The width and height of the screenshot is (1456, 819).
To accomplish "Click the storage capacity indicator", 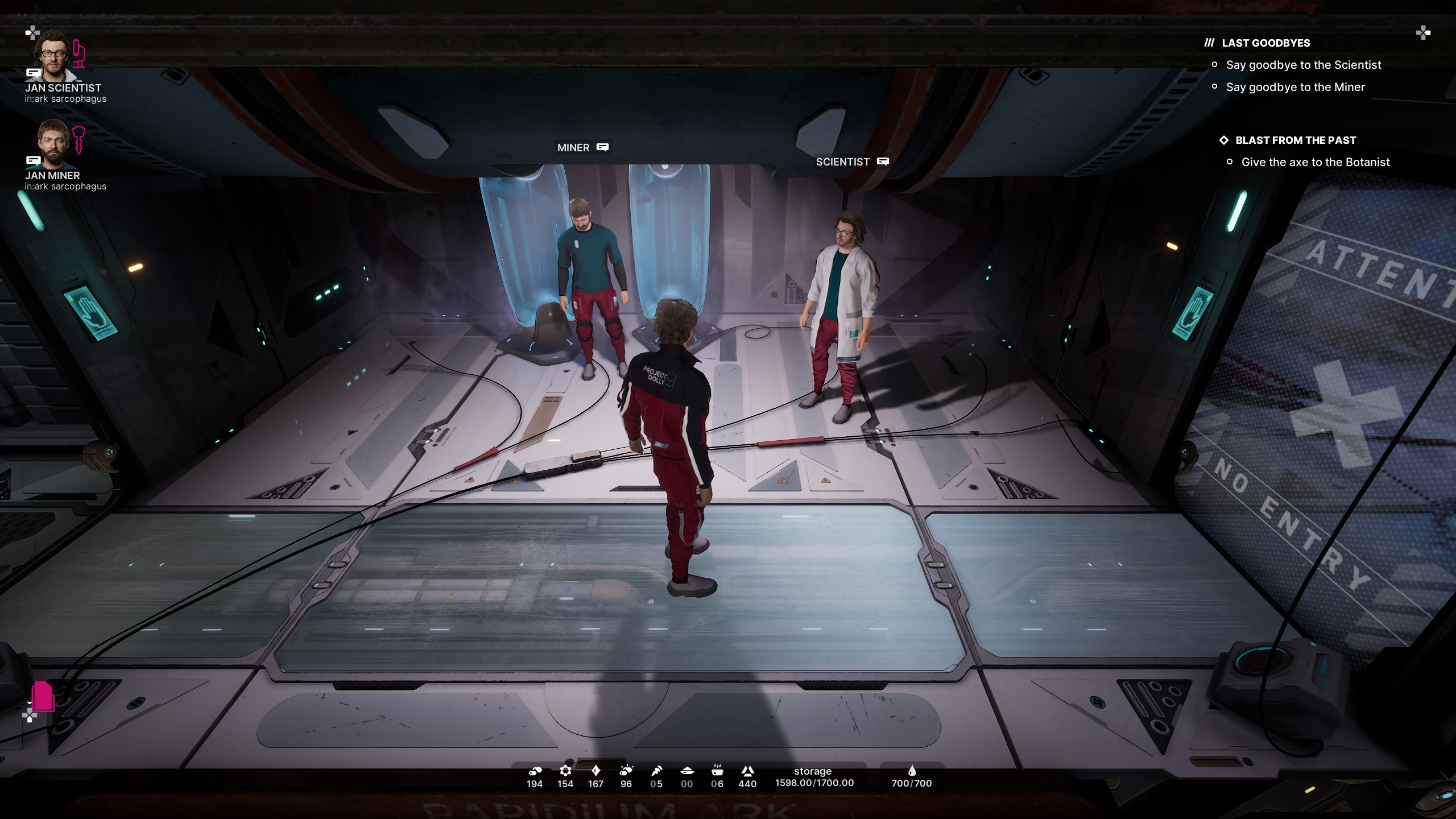I will [814, 777].
